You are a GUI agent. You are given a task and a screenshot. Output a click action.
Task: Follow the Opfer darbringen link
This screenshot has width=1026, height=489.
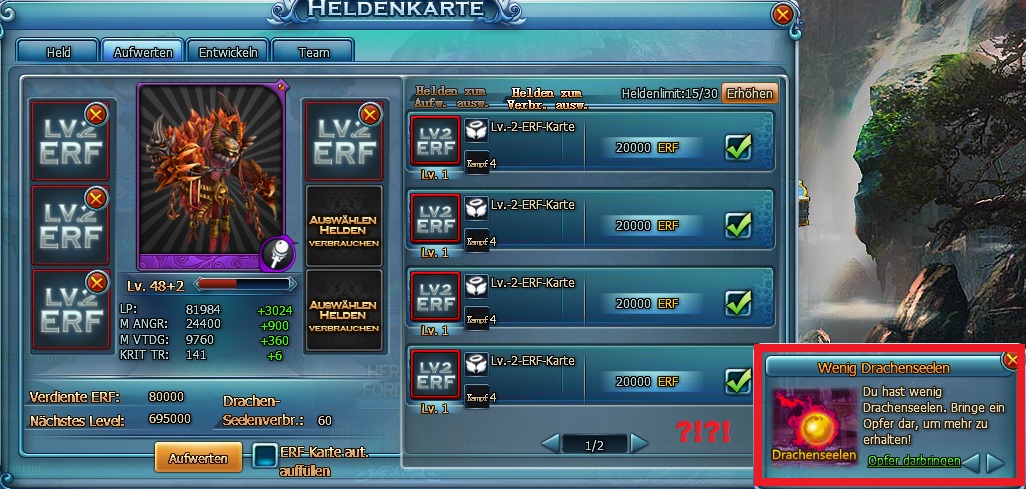(914, 461)
